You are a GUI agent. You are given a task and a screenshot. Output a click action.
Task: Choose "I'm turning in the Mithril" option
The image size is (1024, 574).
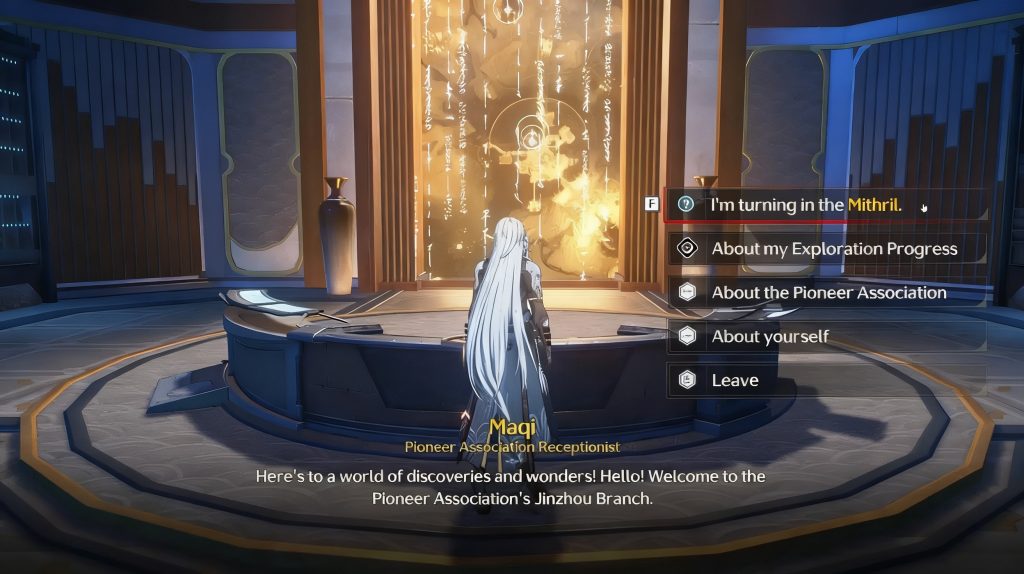[806, 205]
